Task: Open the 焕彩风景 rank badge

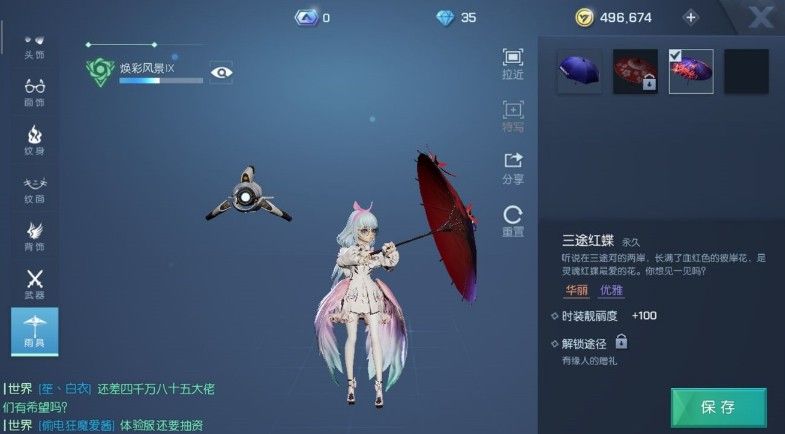Action: 100,70
